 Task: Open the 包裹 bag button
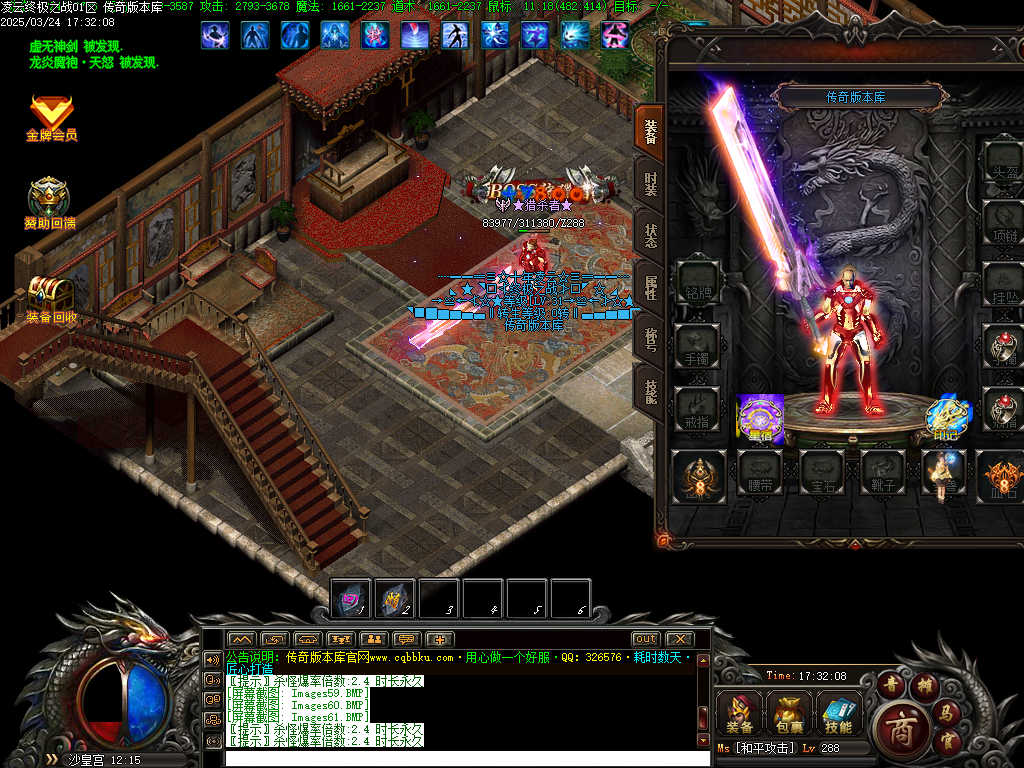[790, 714]
